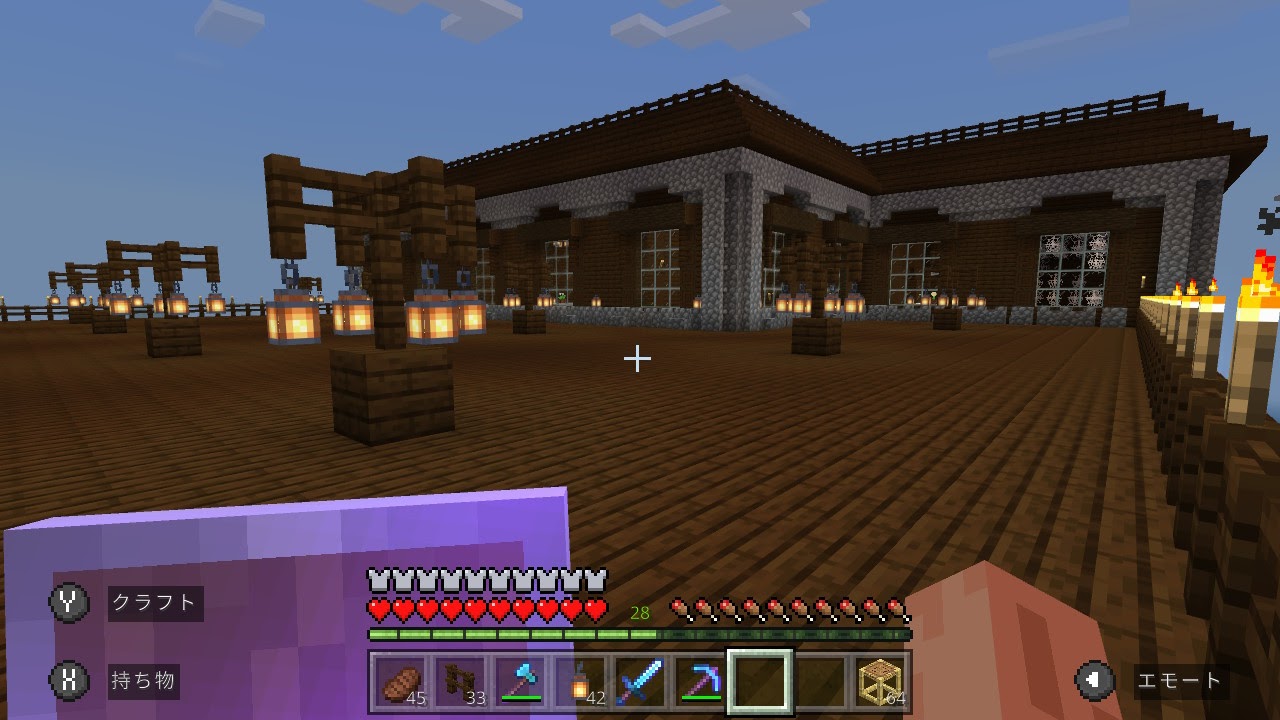
Task: Click the D-pad icon next to エモート
Action: click(1093, 680)
